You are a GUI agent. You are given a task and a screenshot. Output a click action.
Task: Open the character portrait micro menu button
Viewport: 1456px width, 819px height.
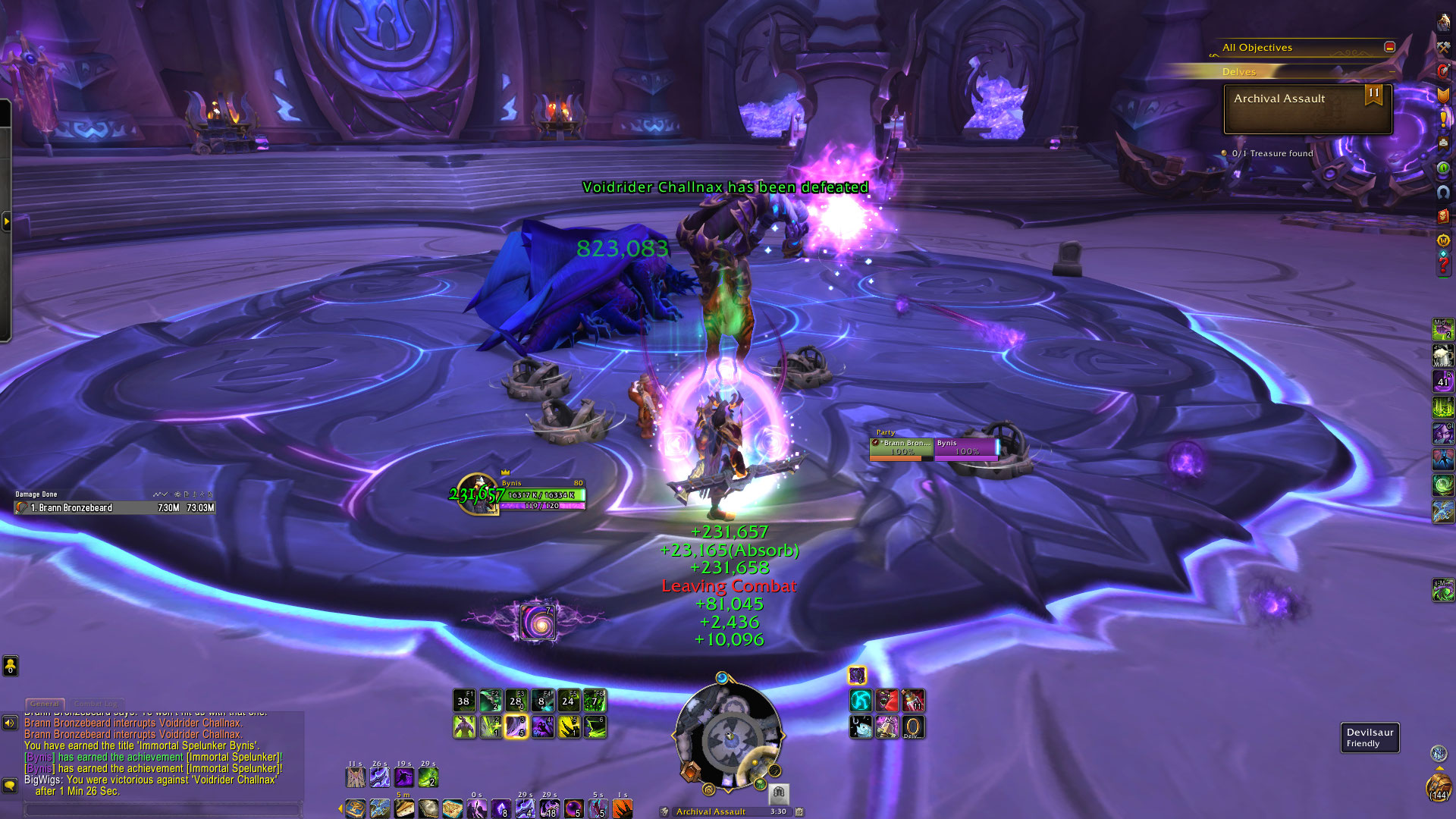[x=1443, y=23]
